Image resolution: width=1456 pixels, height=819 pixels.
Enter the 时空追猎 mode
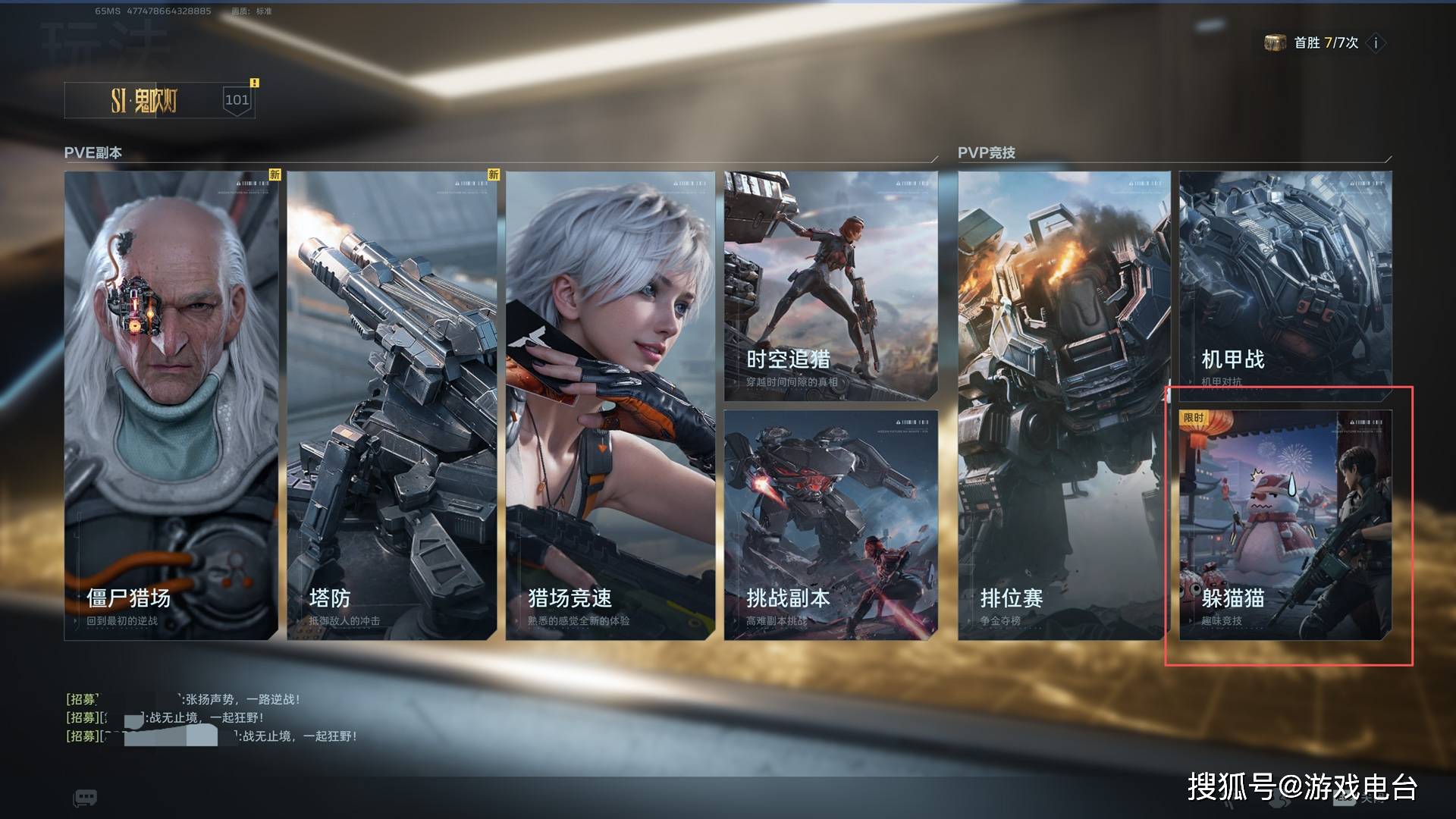(x=830, y=286)
